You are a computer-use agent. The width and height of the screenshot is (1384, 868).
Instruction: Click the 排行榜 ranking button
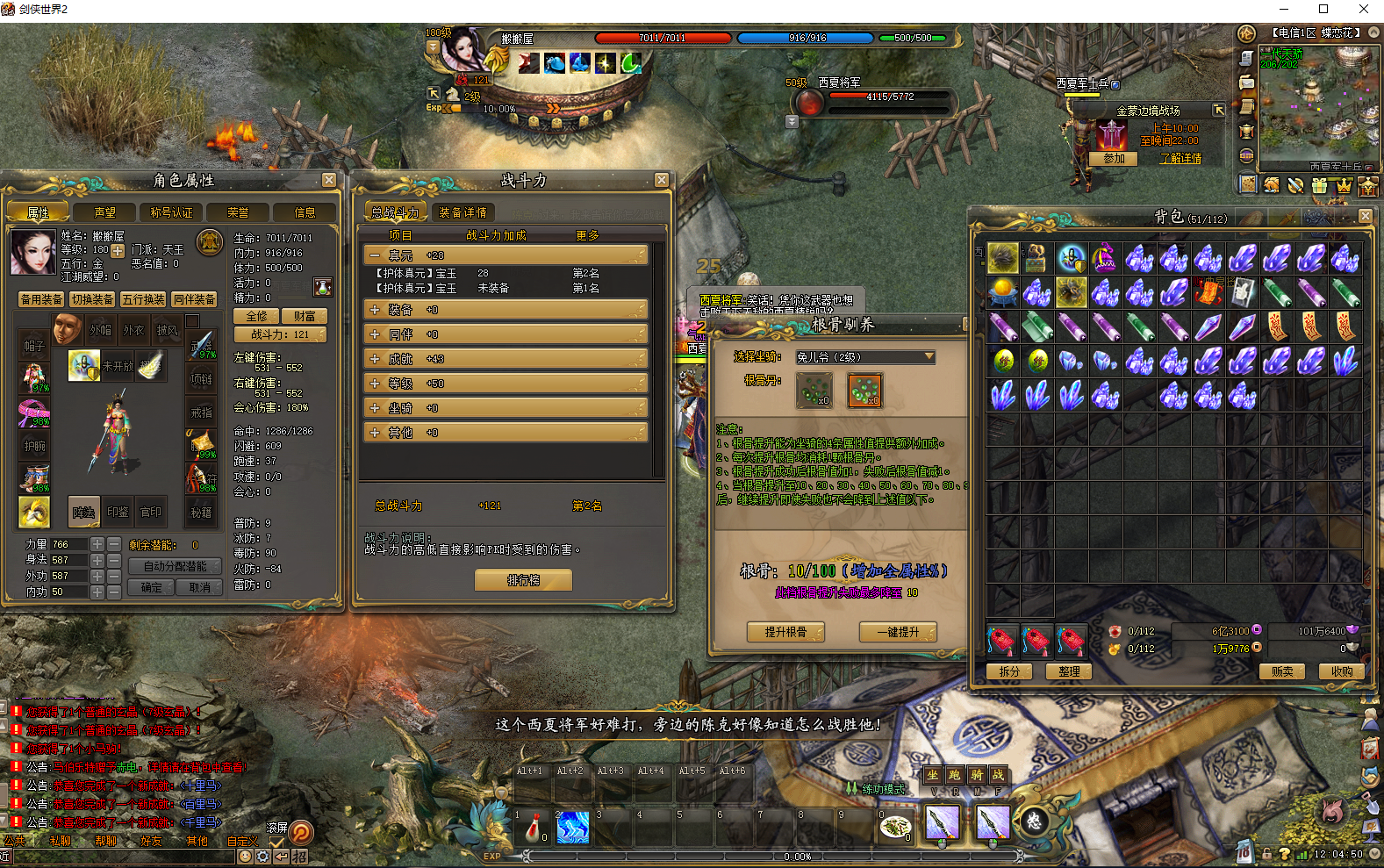point(523,580)
